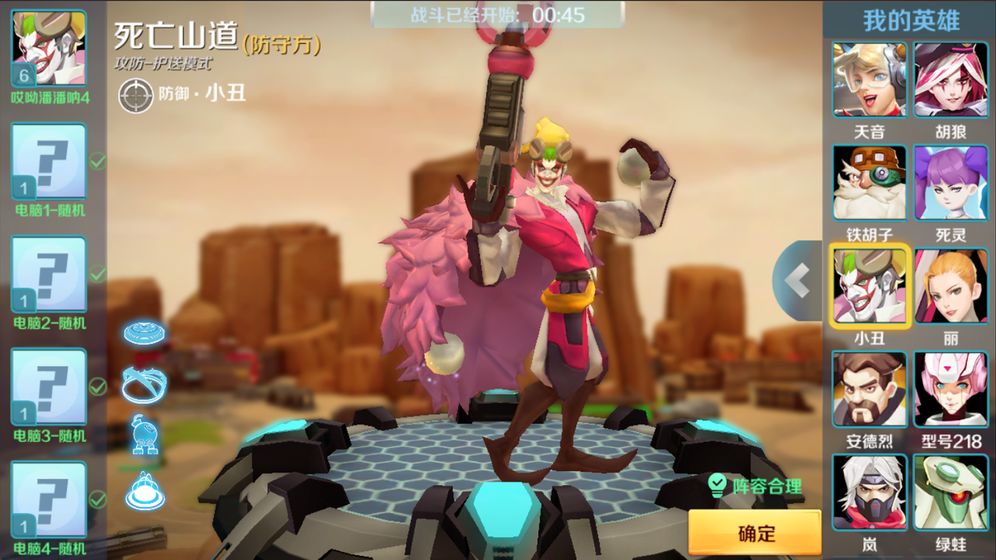Image resolution: width=996 pixels, height=560 pixels.
Task: Confirm hero selection with 确定 button
Action: [754, 532]
